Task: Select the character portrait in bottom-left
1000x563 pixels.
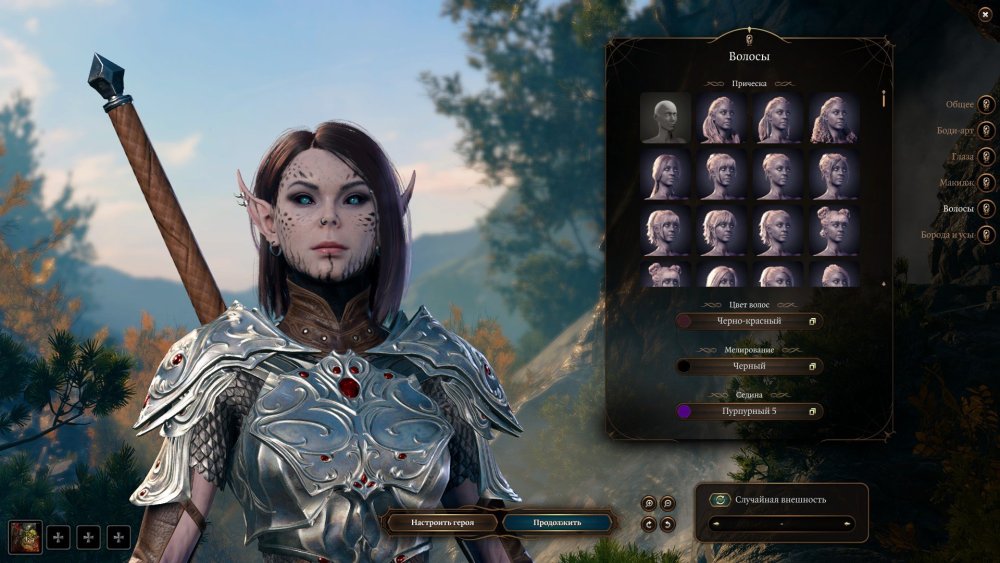Action: coord(24,537)
